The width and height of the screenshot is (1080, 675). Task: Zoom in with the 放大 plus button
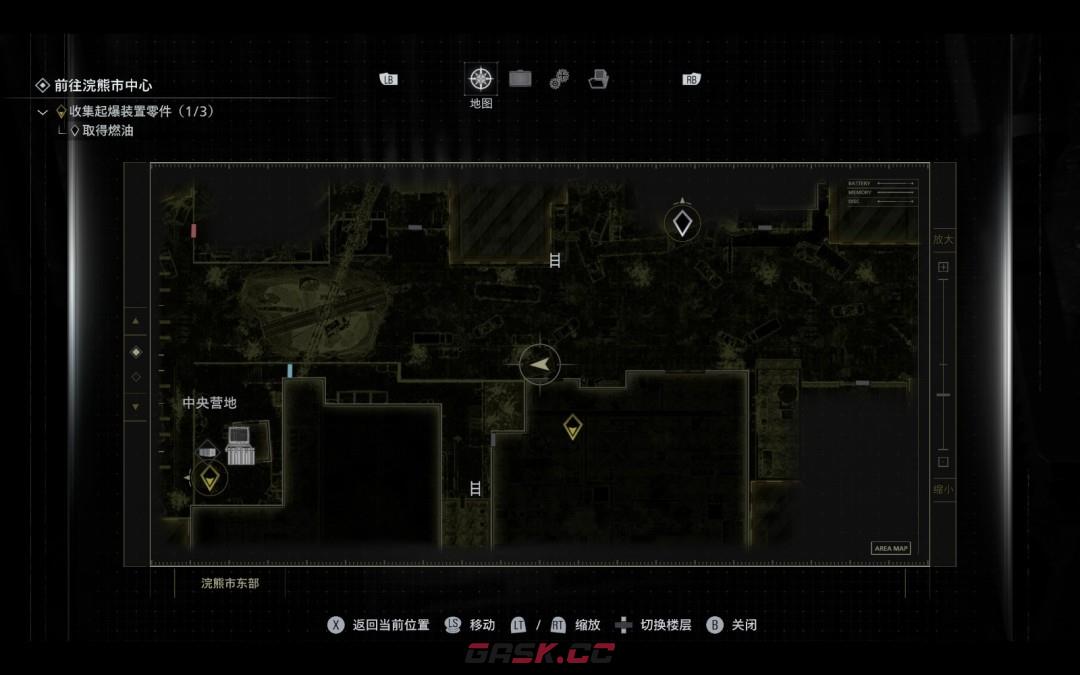(943, 268)
